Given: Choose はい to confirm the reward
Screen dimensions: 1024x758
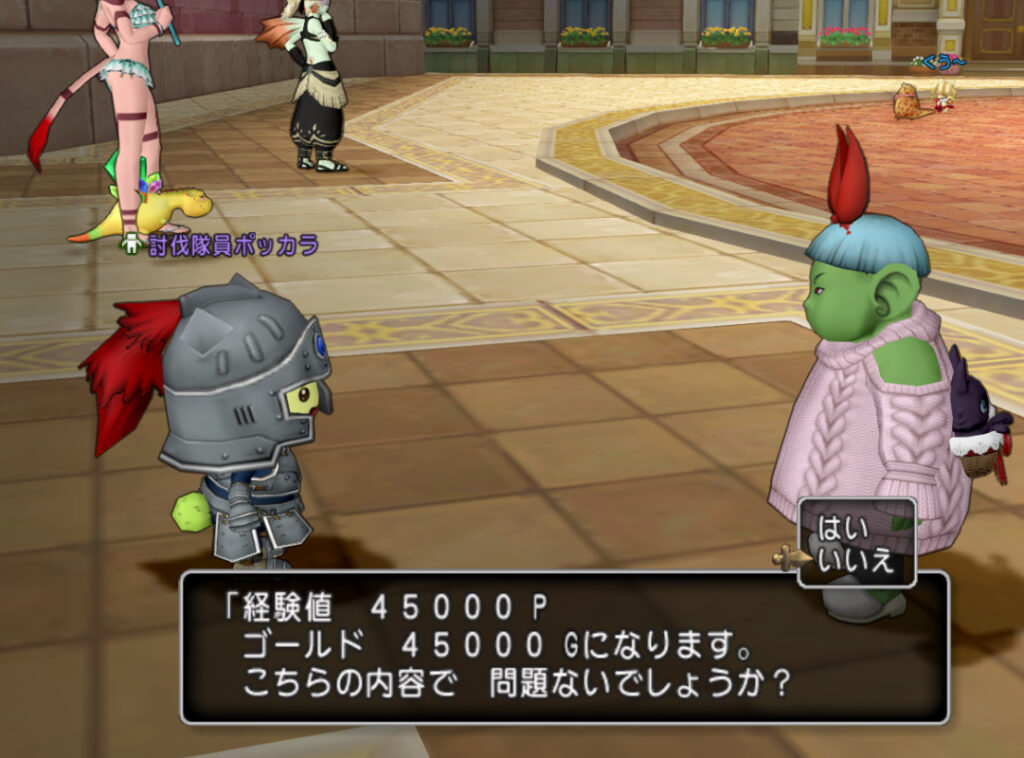Looking at the screenshot, I should point(843,526).
